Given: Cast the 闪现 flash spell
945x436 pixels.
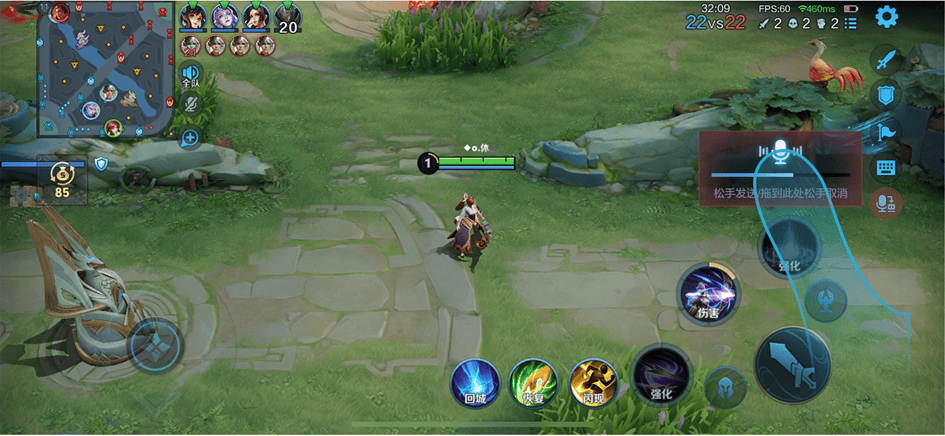Looking at the screenshot, I should click(x=593, y=383).
